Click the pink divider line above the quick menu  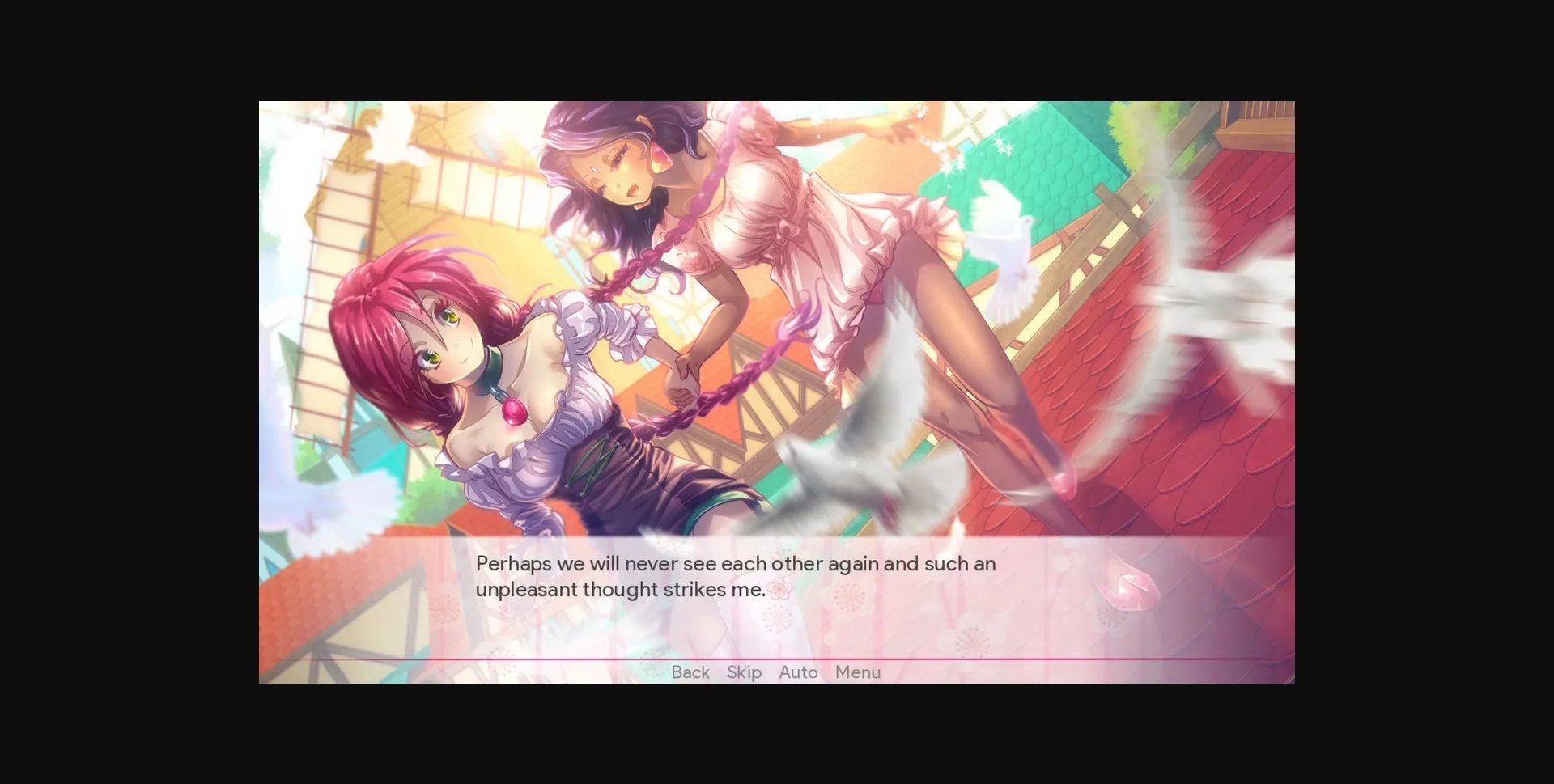pyautogui.click(x=777, y=659)
